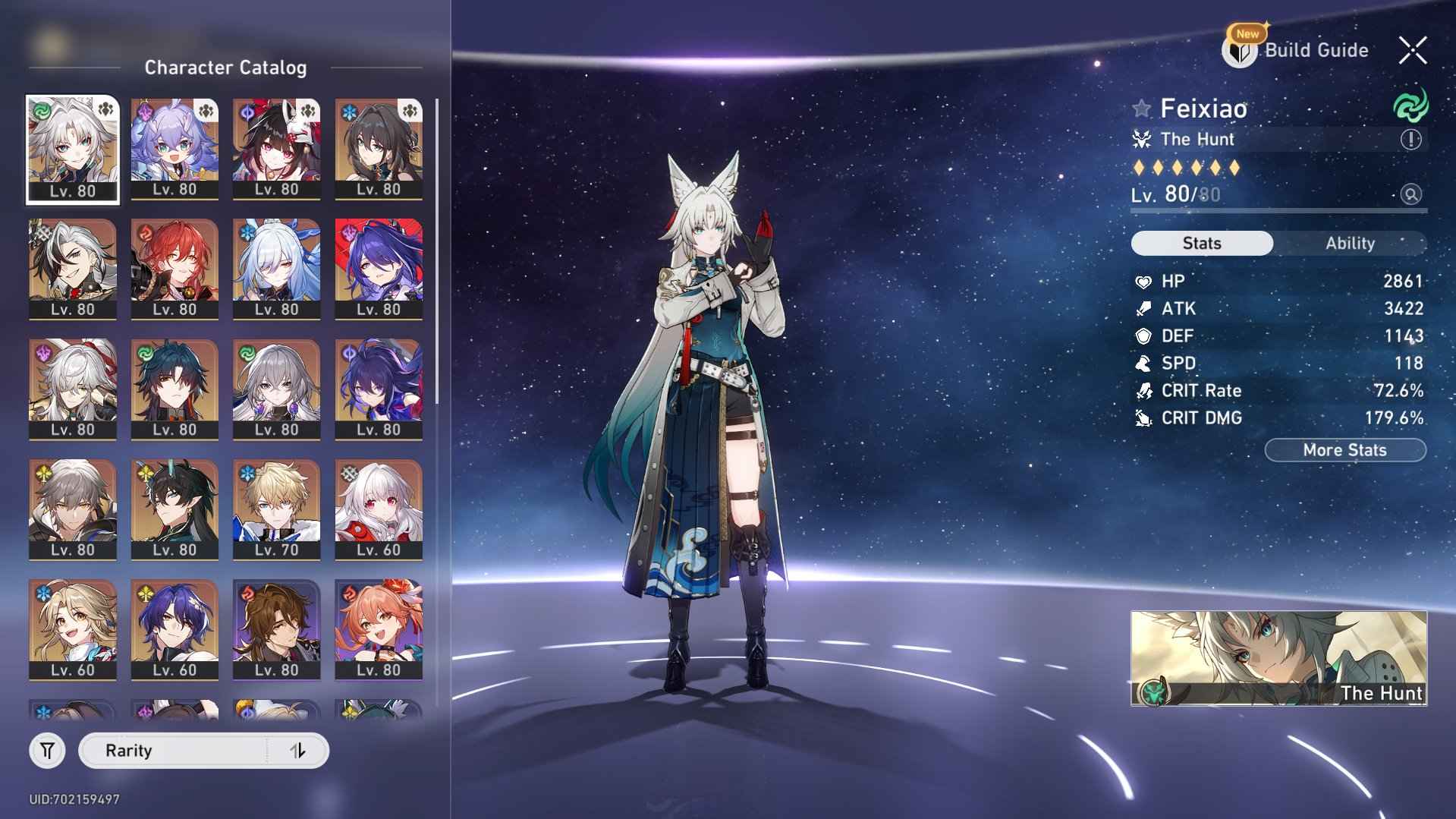Select The Hunt path icon beside Feixiao

[x=1142, y=139]
